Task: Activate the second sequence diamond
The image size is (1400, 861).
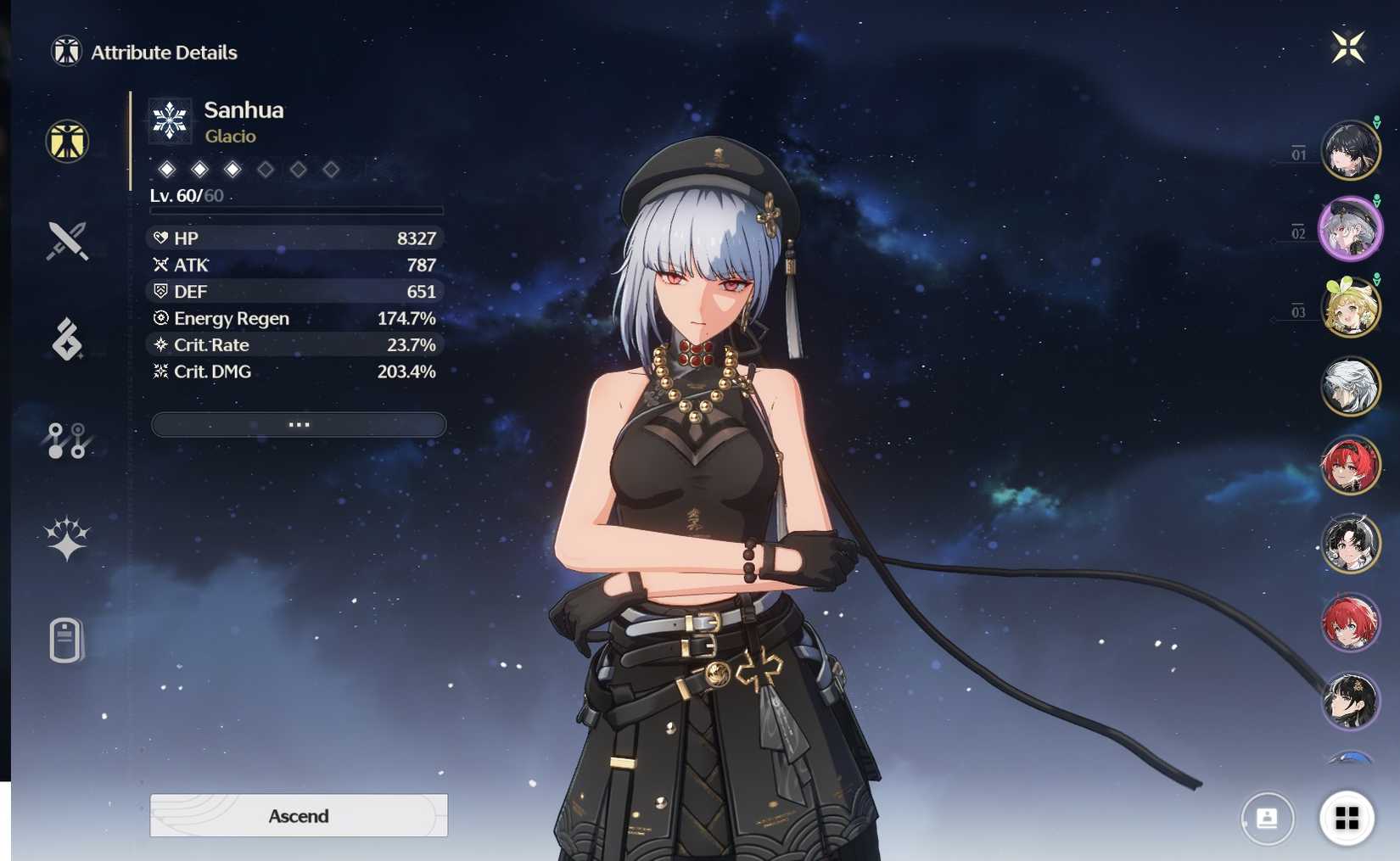Action: pos(199,169)
